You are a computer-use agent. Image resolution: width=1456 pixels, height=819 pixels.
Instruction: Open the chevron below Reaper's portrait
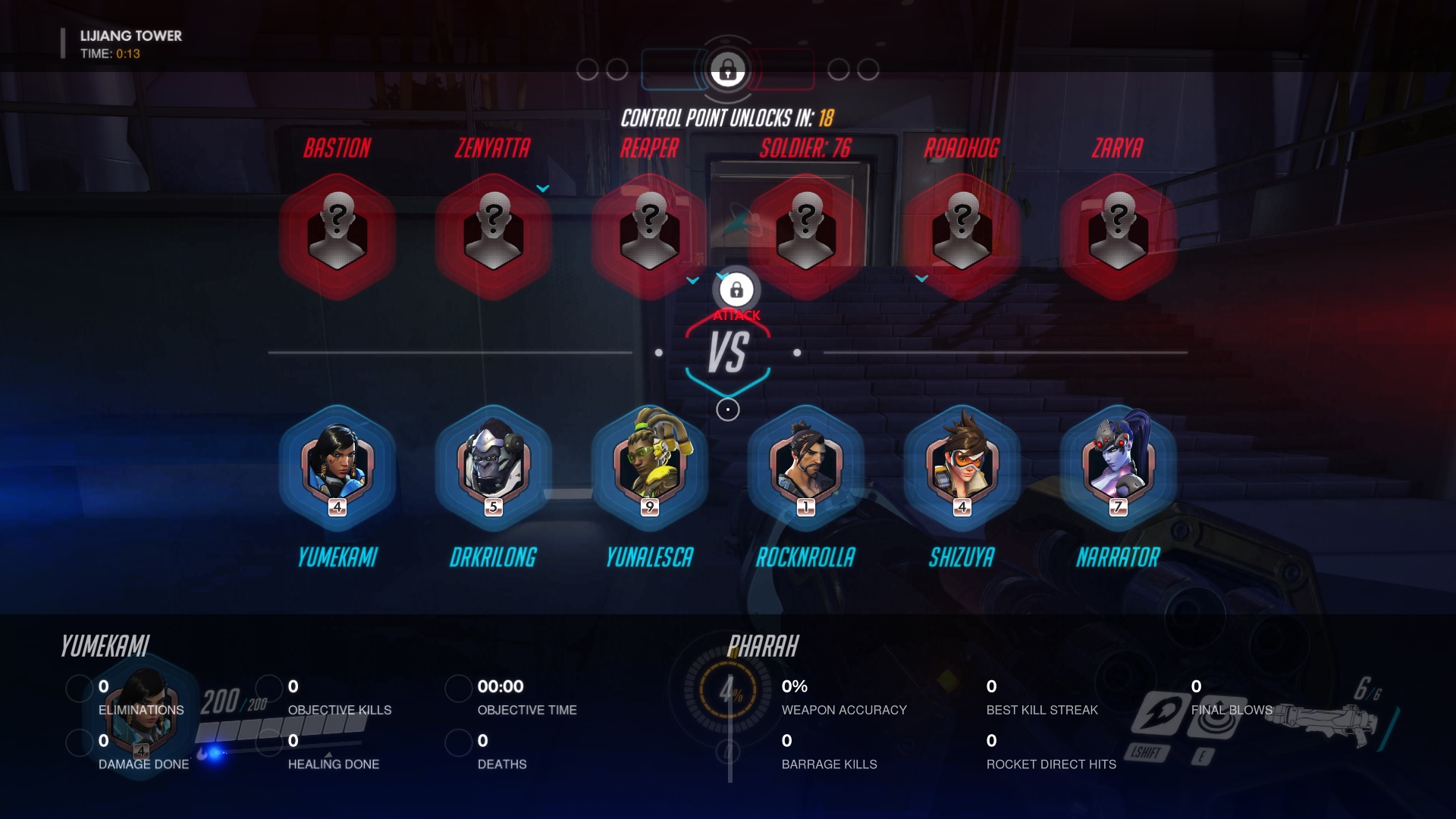[x=692, y=279]
